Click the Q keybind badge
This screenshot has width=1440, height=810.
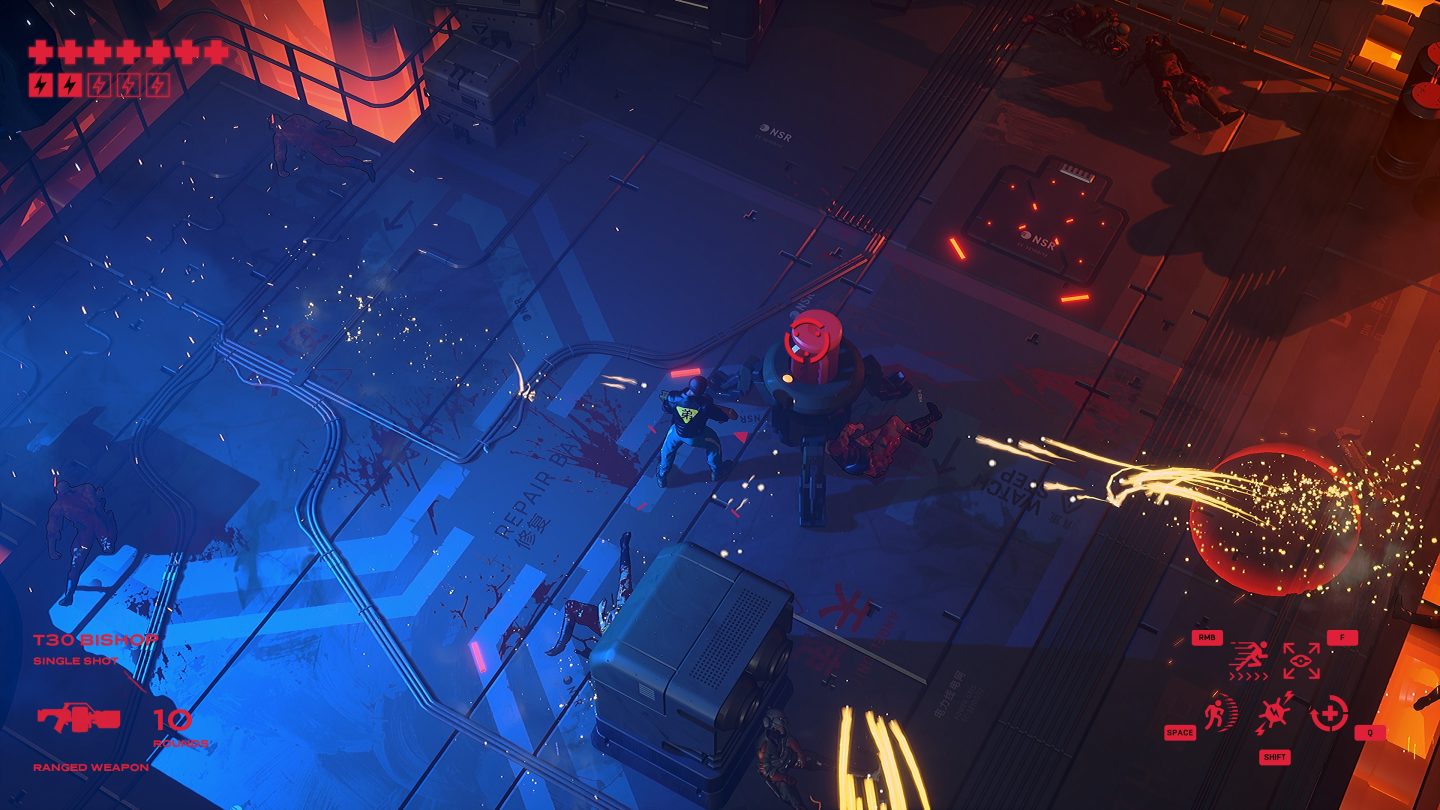coord(1368,733)
